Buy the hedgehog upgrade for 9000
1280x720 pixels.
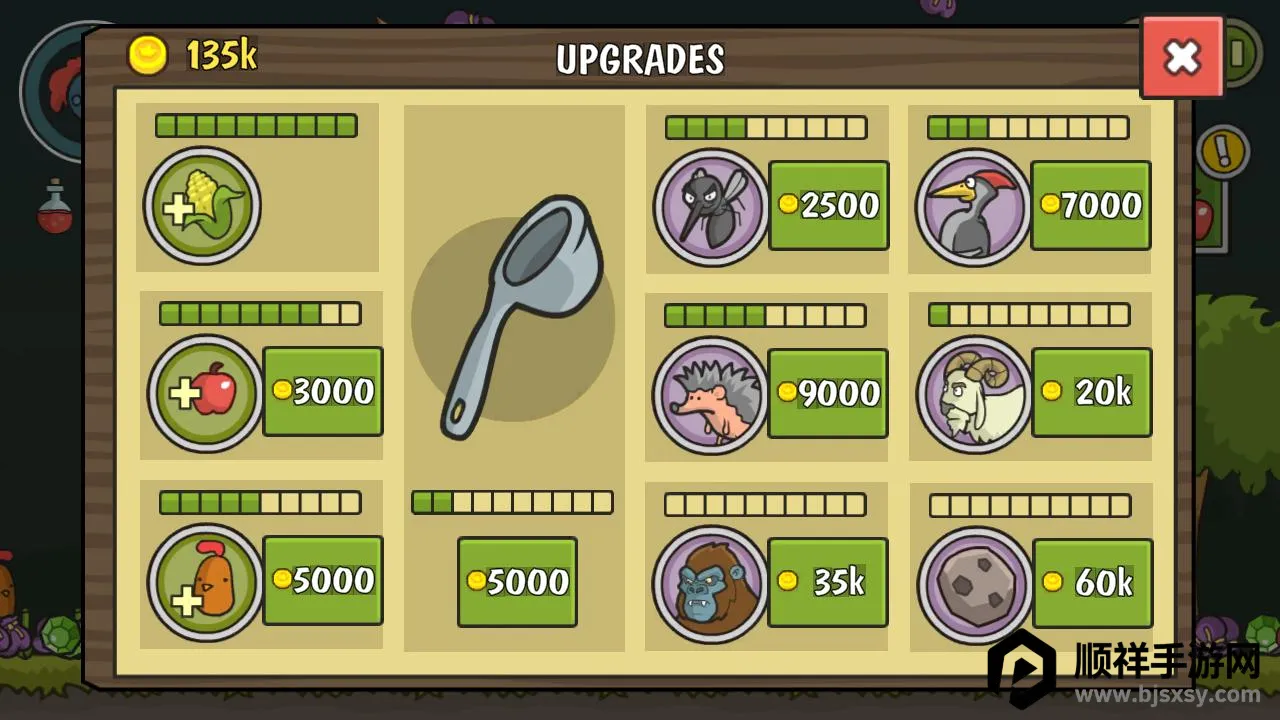tap(828, 393)
